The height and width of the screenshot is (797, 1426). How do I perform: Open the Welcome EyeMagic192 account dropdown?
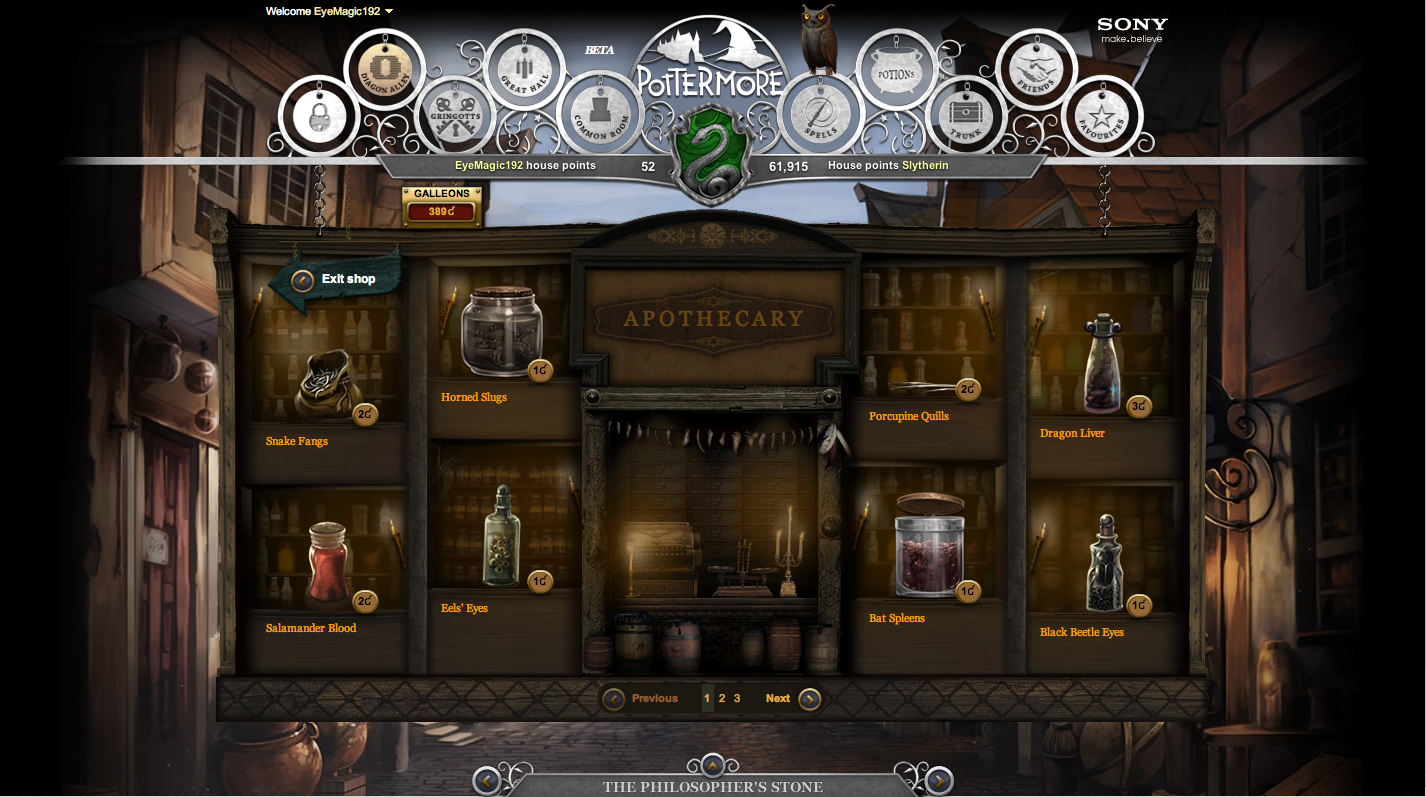tap(330, 11)
